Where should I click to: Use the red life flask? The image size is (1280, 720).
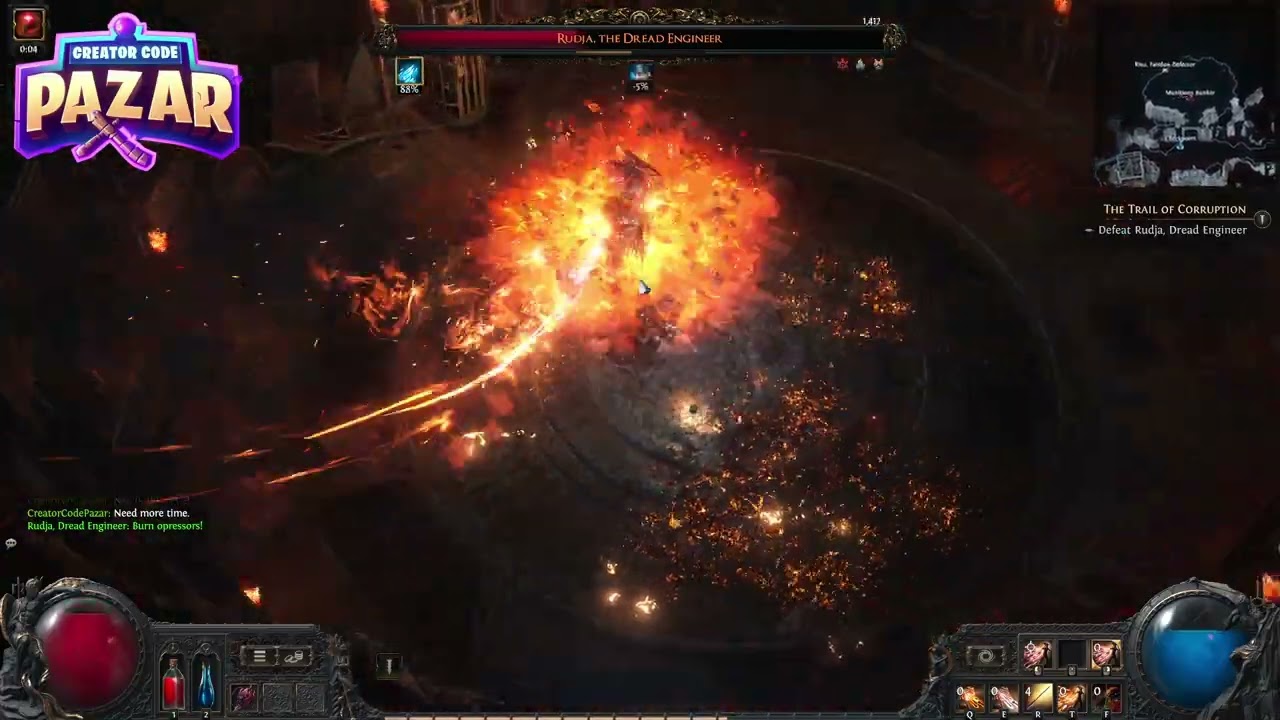point(173,686)
